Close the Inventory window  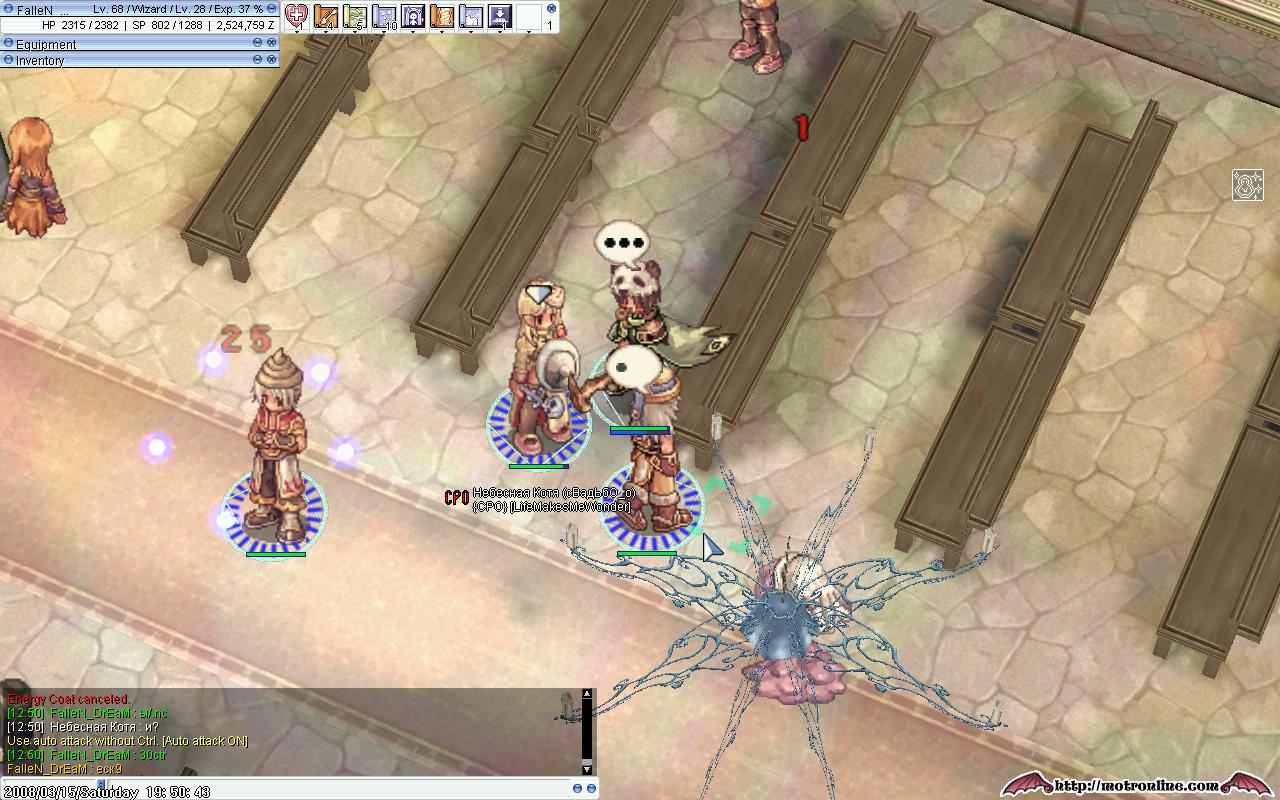coord(272,60)
